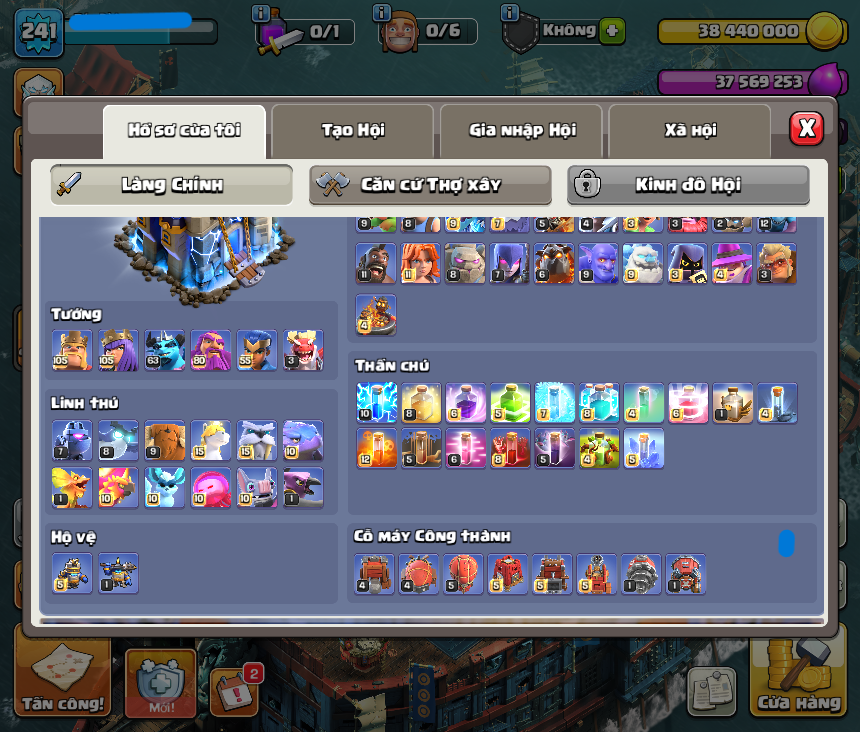Switch to the Xã hội tab

coord(689,130)
